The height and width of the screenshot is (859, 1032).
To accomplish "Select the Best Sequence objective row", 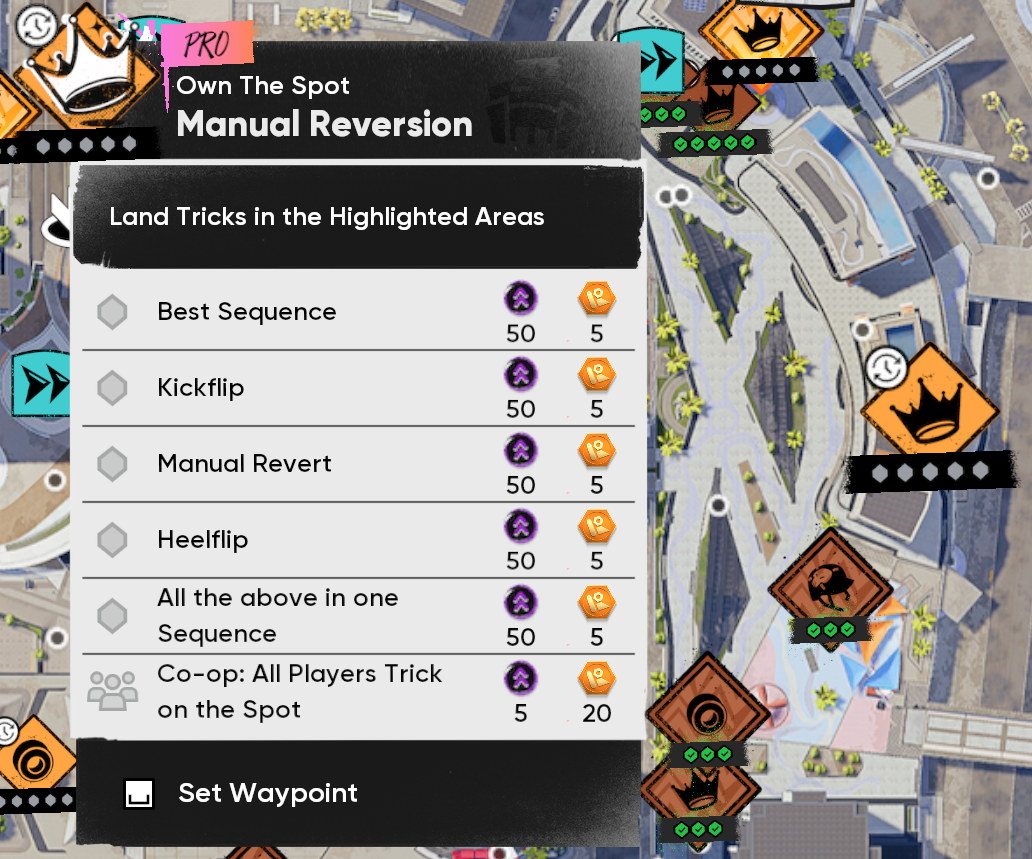I will click(x=357, y=312).
